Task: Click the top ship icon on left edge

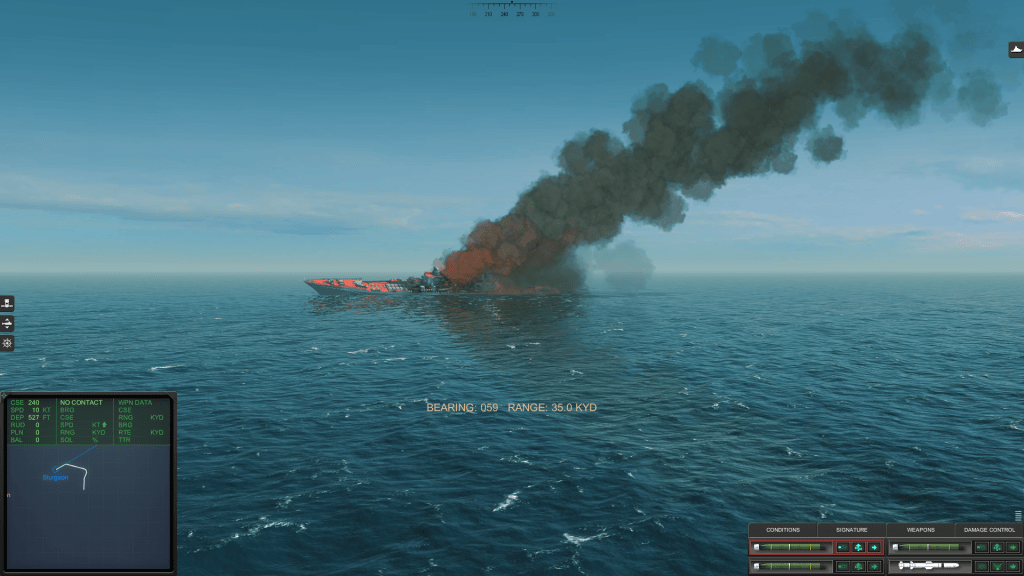Action: [x=7, y=304]
